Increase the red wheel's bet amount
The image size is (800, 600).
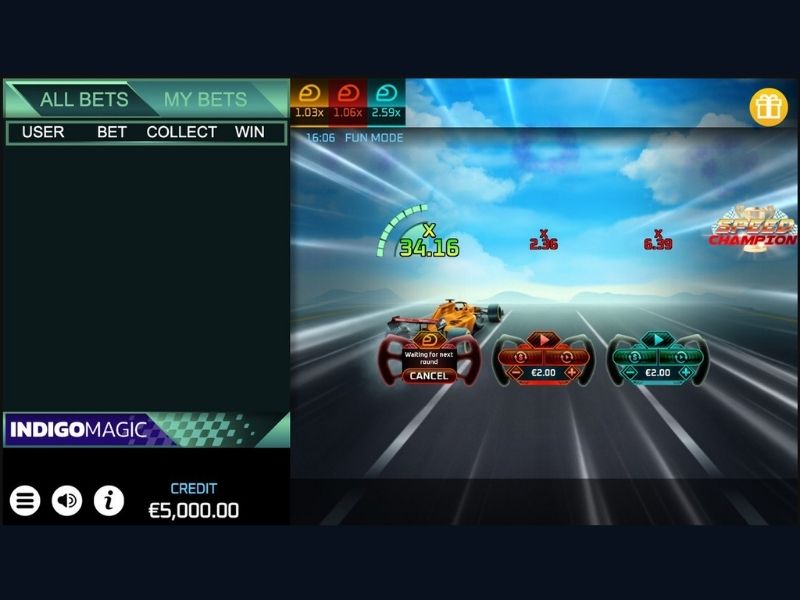(572, 373)
